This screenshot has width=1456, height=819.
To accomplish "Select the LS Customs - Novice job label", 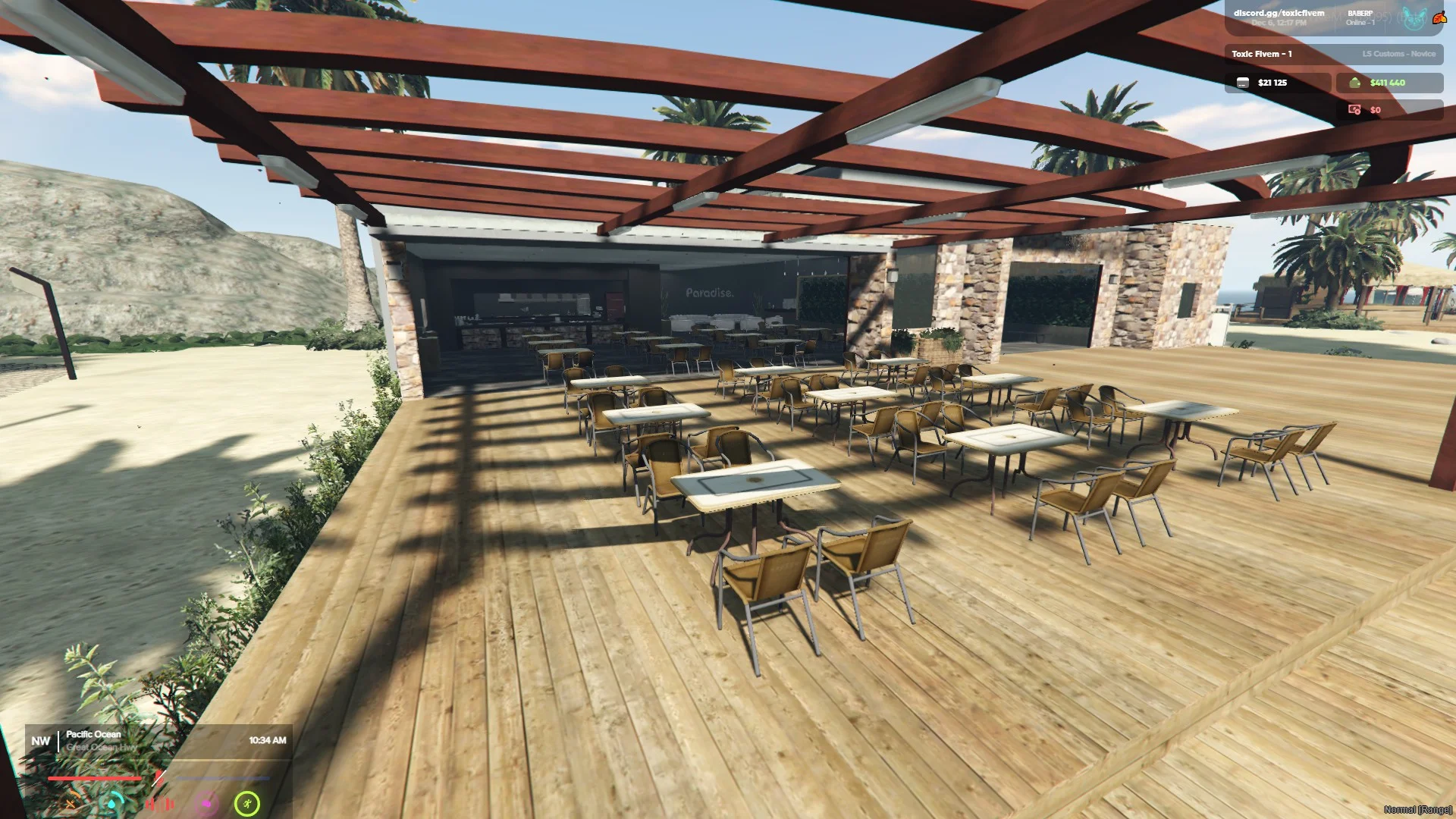I will pos(1398,54).
